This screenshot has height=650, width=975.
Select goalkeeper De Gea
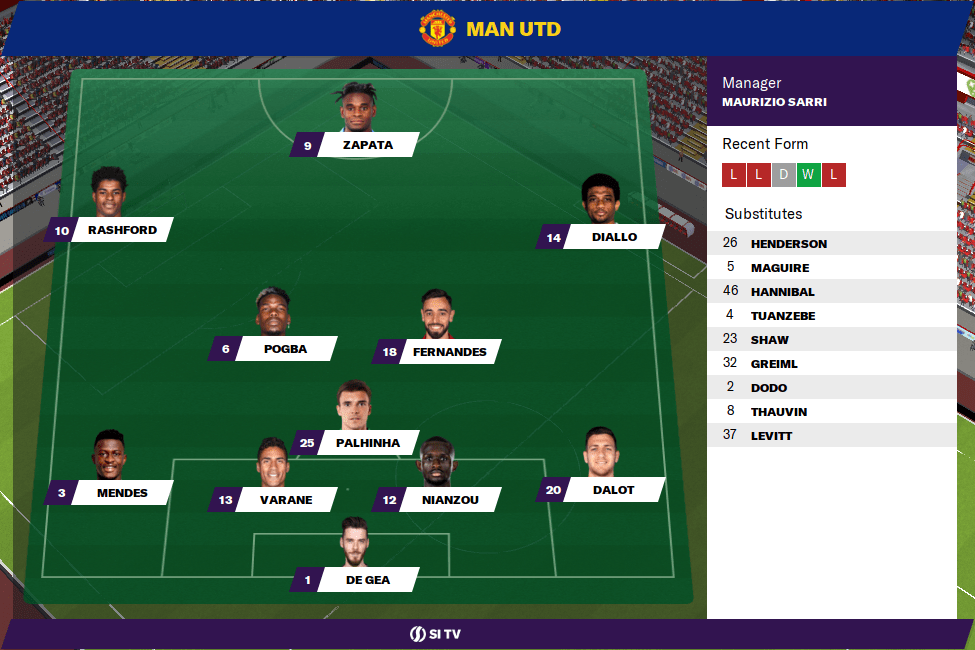(367, 580)
